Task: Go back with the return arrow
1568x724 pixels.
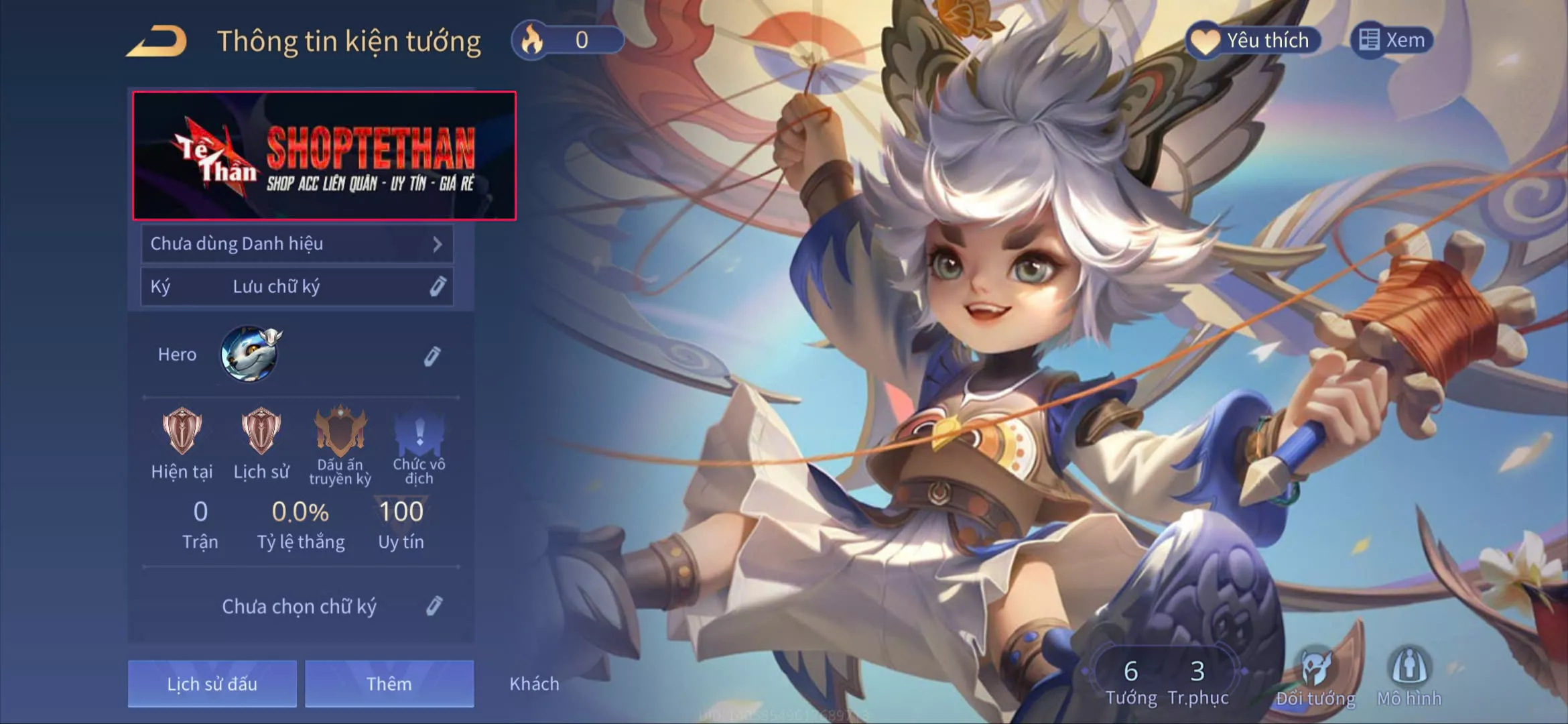Action: coord(157,41)
